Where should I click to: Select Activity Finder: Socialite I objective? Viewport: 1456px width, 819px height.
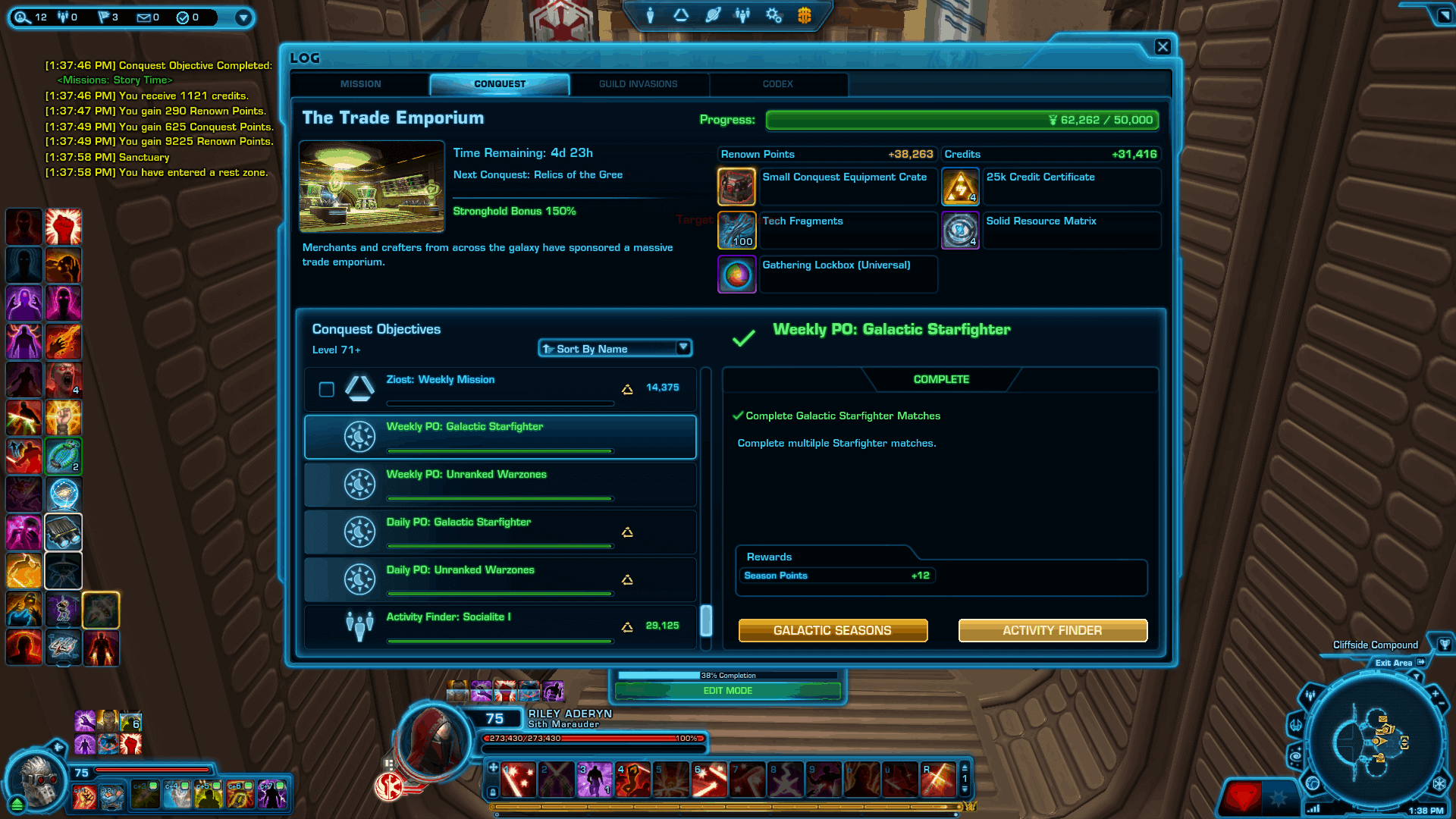(500, 626)
